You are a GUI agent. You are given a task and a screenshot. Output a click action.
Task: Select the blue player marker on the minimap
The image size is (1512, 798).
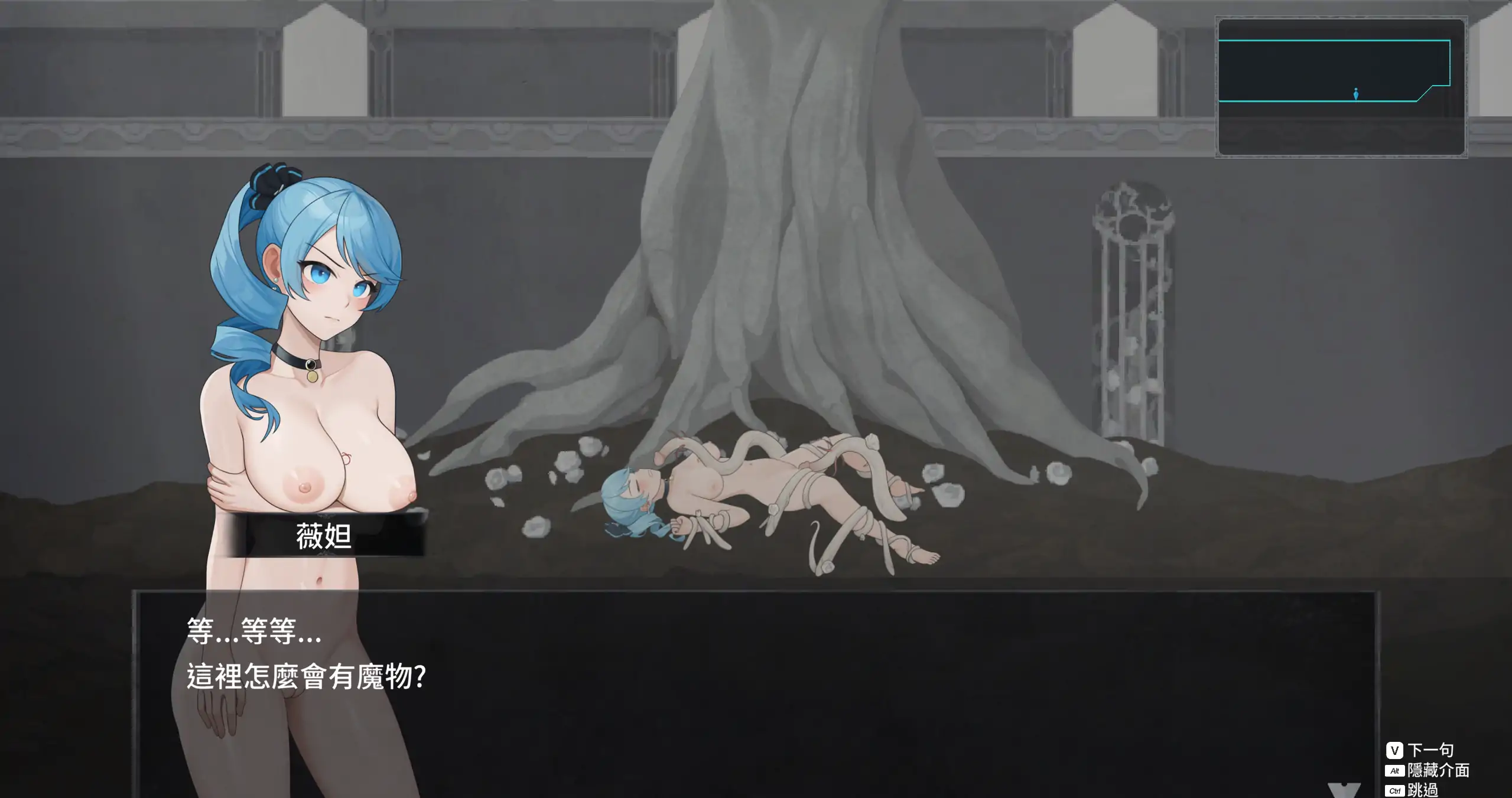(x=1355, y=93)
